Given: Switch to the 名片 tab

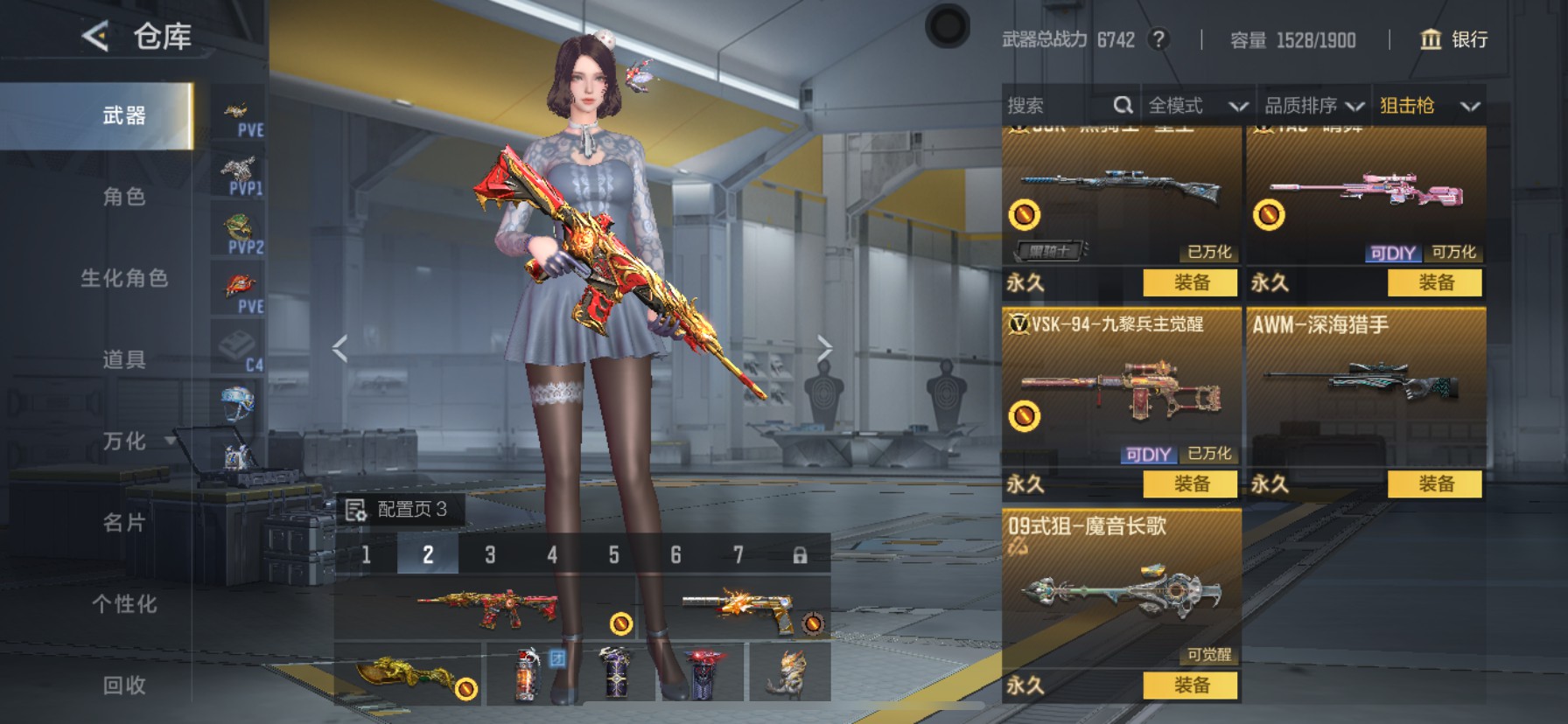Looking at the screenshot, I should [x=124, y=522].
